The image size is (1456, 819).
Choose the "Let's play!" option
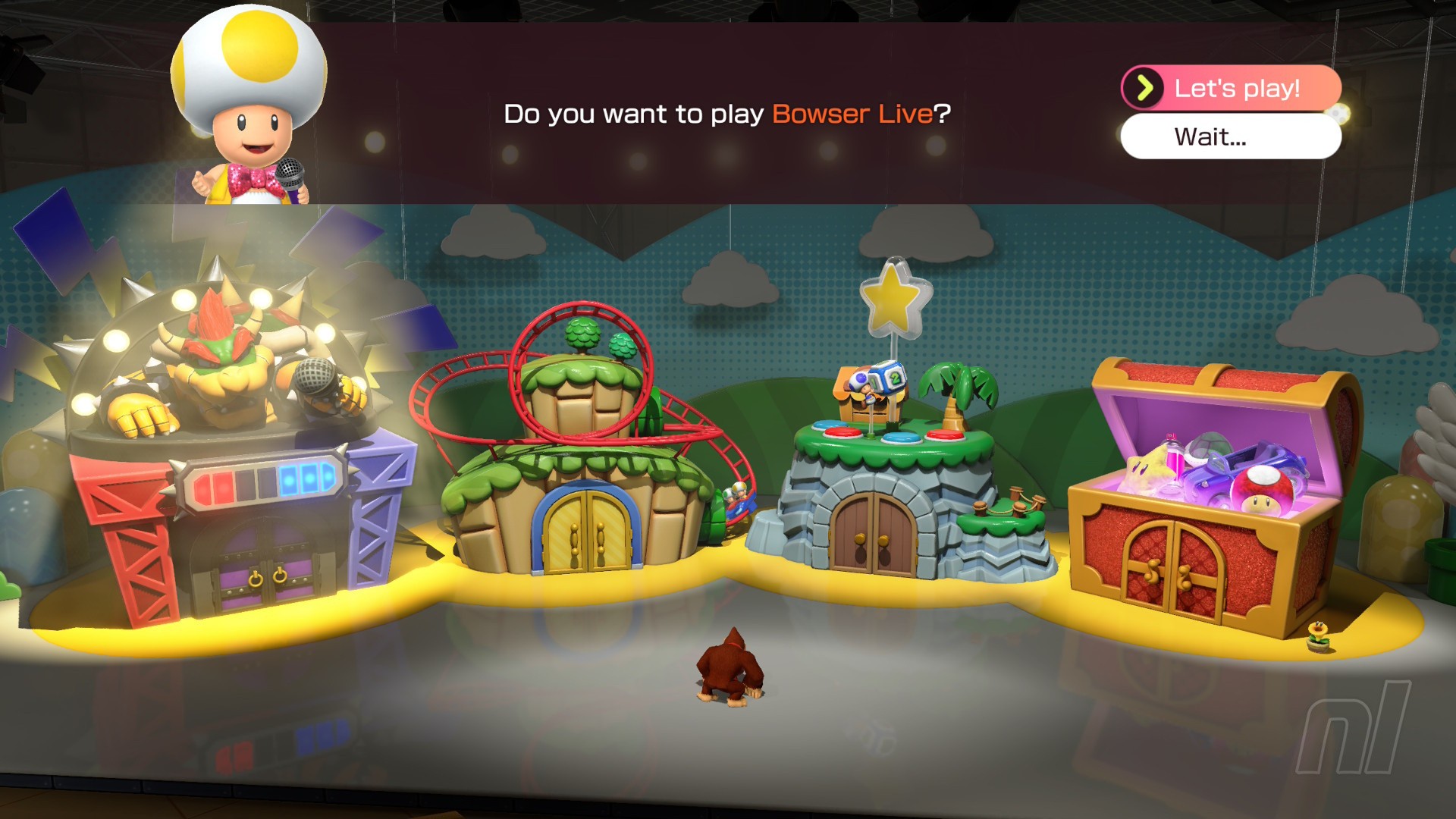[1232, 88]
